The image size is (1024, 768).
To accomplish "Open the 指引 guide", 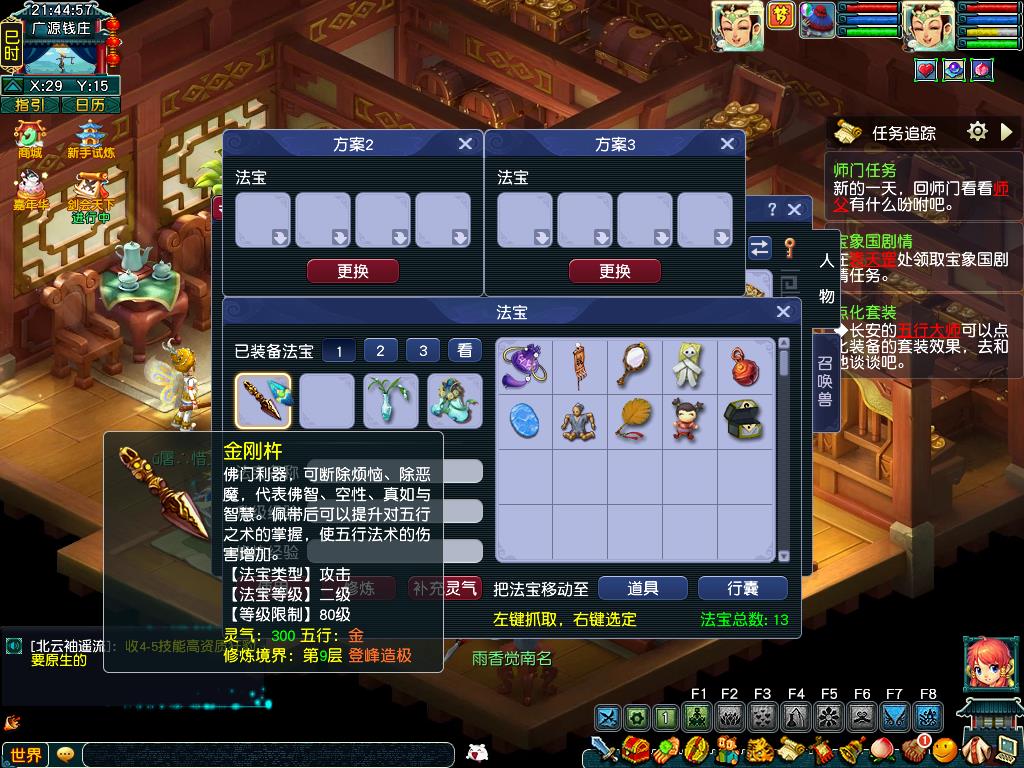I will pos(29,104).
